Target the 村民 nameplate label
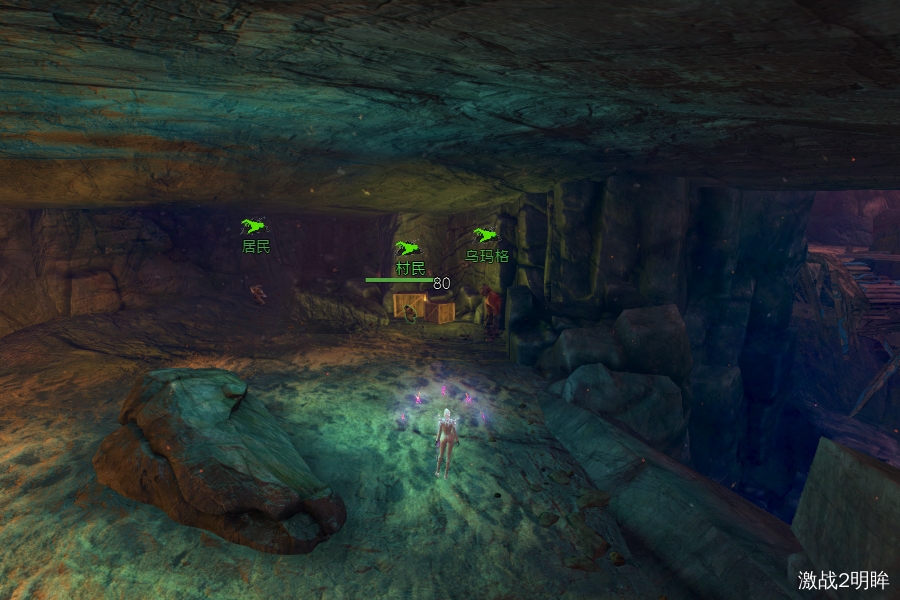This screenshot has height=600, width=900. pos(410,268)
